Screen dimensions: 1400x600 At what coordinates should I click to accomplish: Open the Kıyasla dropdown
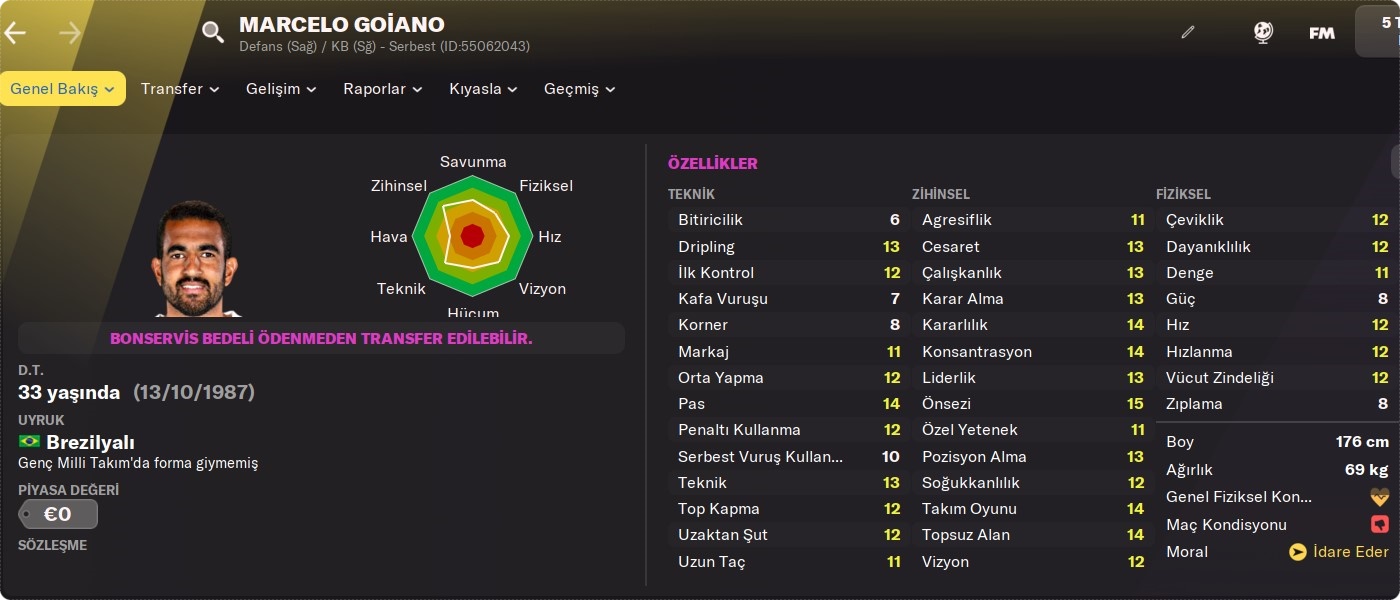click(483, 89)
